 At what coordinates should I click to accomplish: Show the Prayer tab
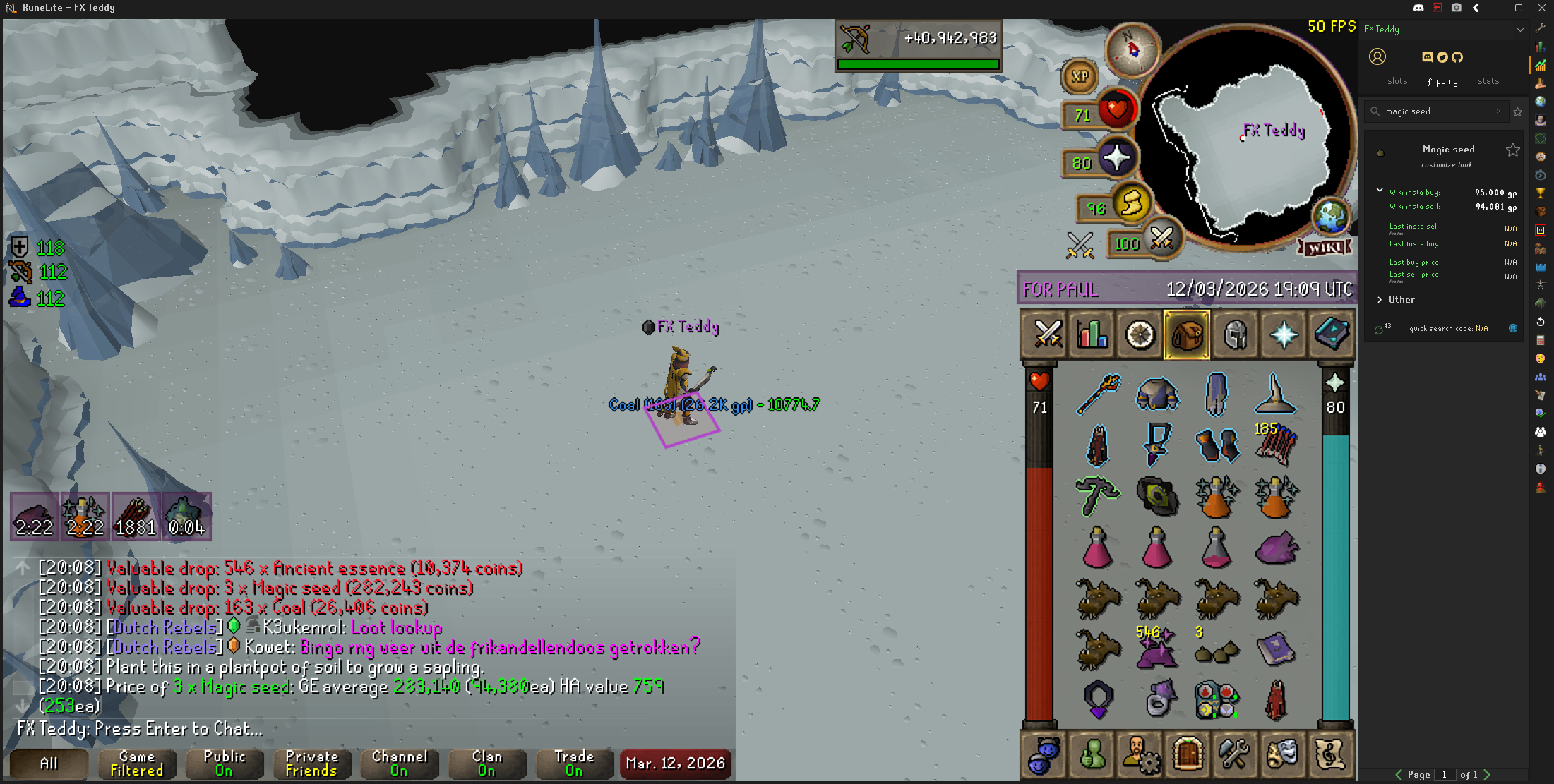[1284, 334]
